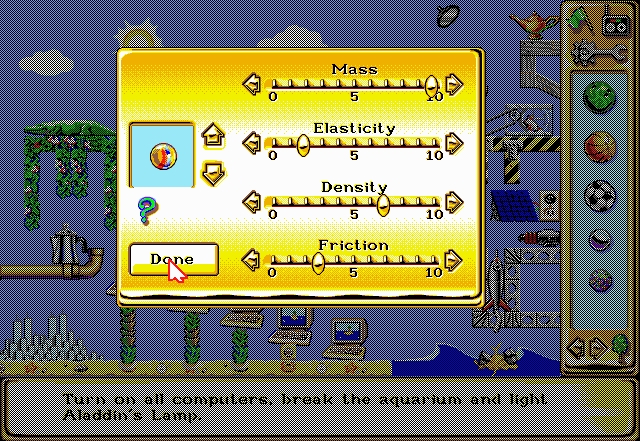Increase Mass with its right arrow
This screenshot has height=441, width=640.
tap(454, 84)
